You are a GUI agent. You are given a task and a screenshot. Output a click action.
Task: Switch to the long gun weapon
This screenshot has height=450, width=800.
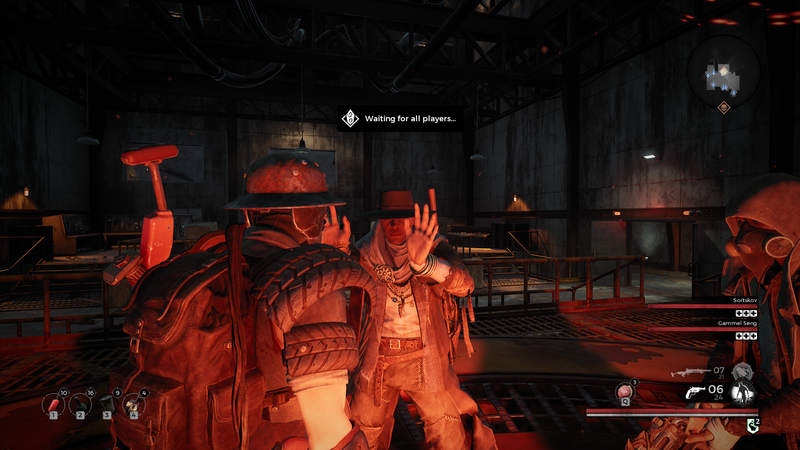pos(686,371)
